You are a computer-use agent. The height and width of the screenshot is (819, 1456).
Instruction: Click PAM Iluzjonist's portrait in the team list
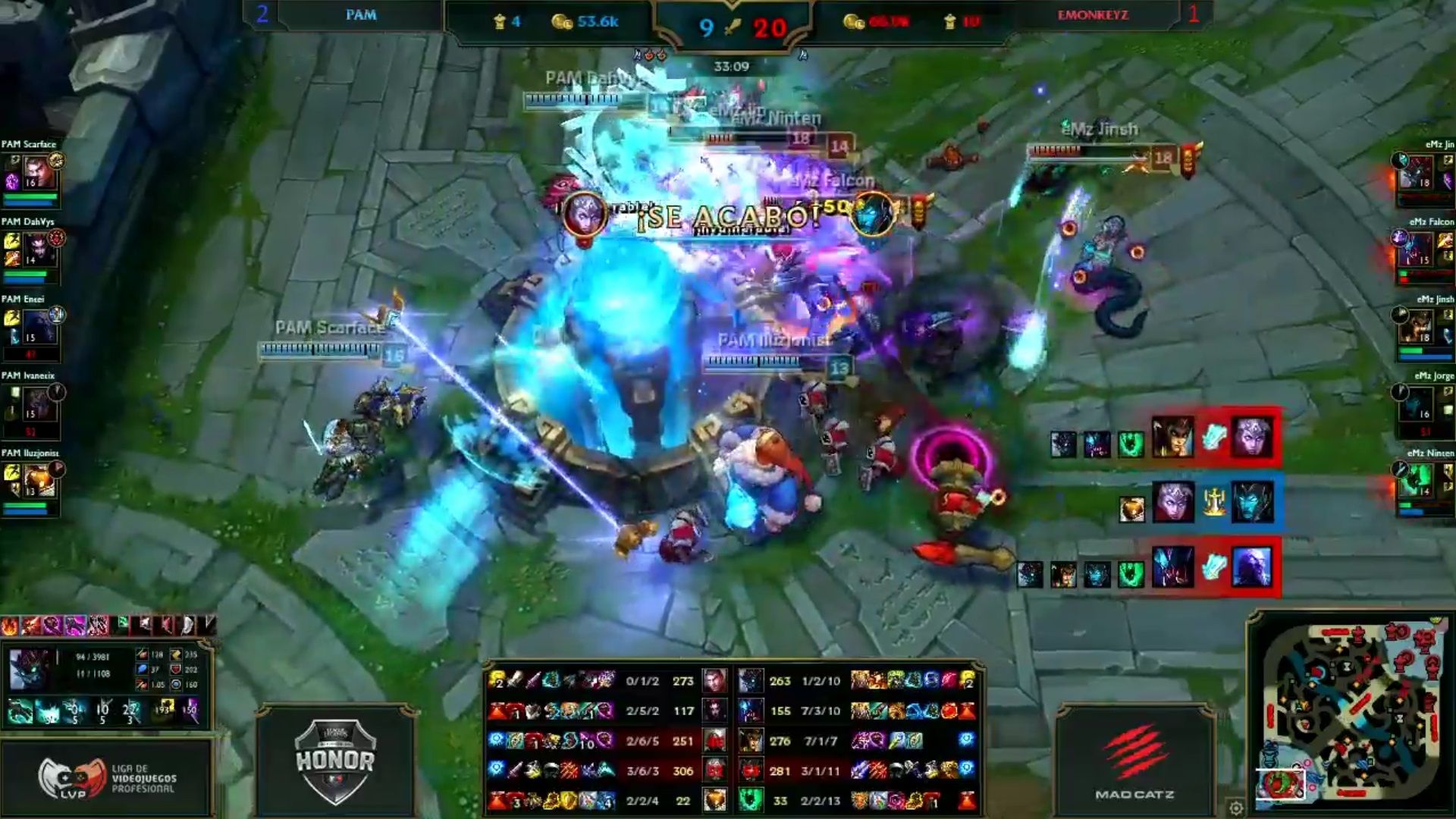(38, 481)
